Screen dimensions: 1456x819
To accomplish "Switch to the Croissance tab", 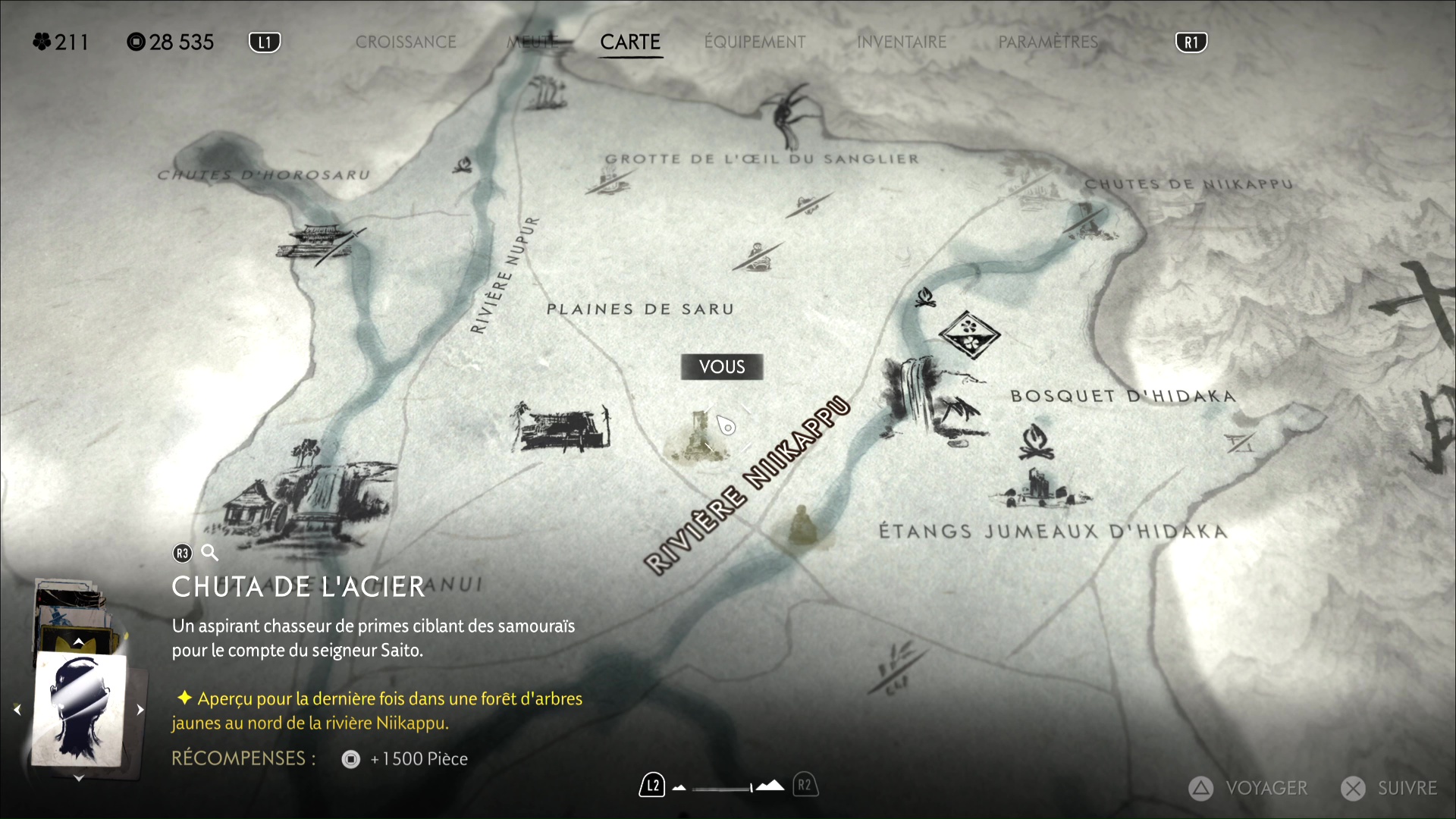I will tap(406, 42).
